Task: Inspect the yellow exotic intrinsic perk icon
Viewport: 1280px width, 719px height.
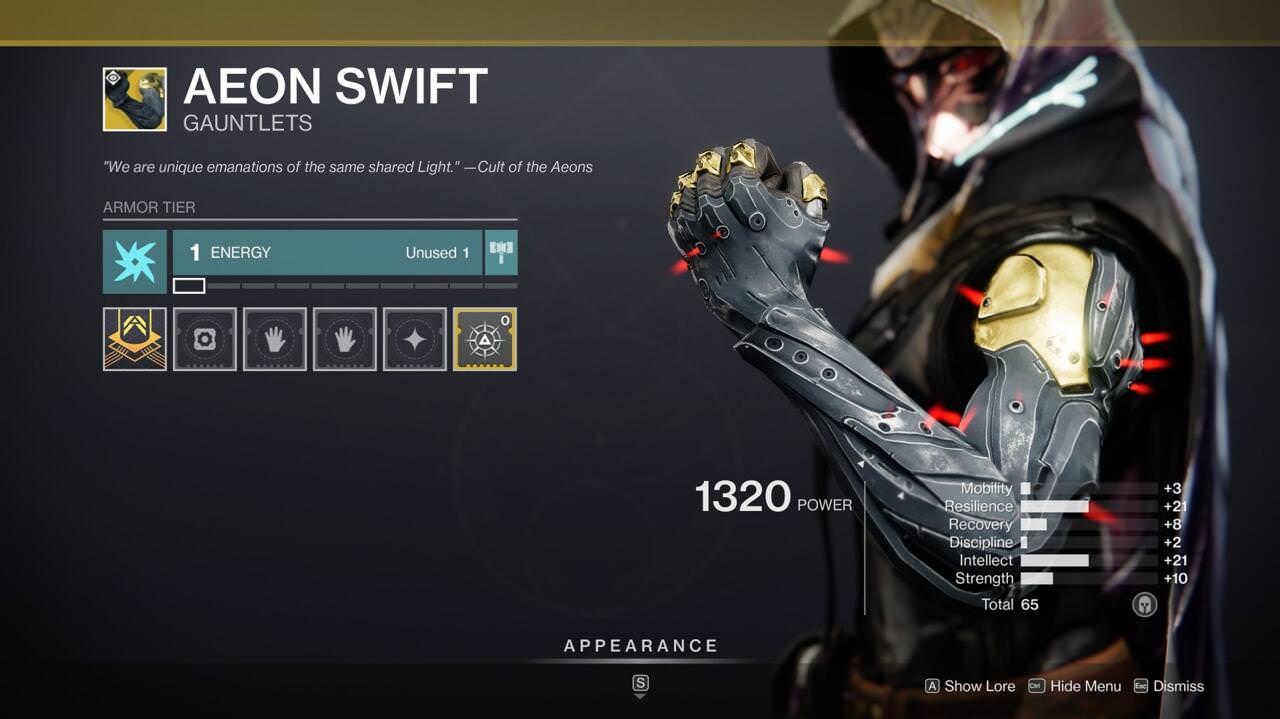Action: pos(135,339)
